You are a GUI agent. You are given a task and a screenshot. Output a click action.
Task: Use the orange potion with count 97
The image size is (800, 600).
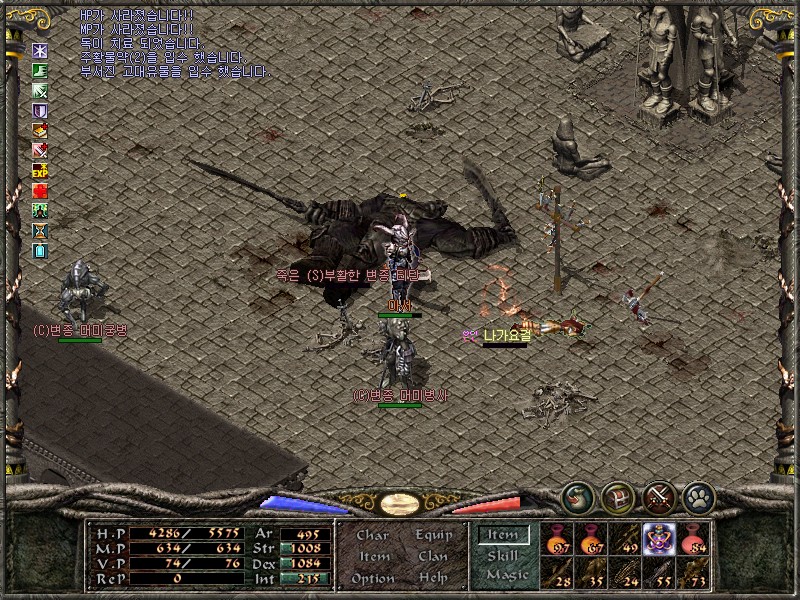(558, 538)
